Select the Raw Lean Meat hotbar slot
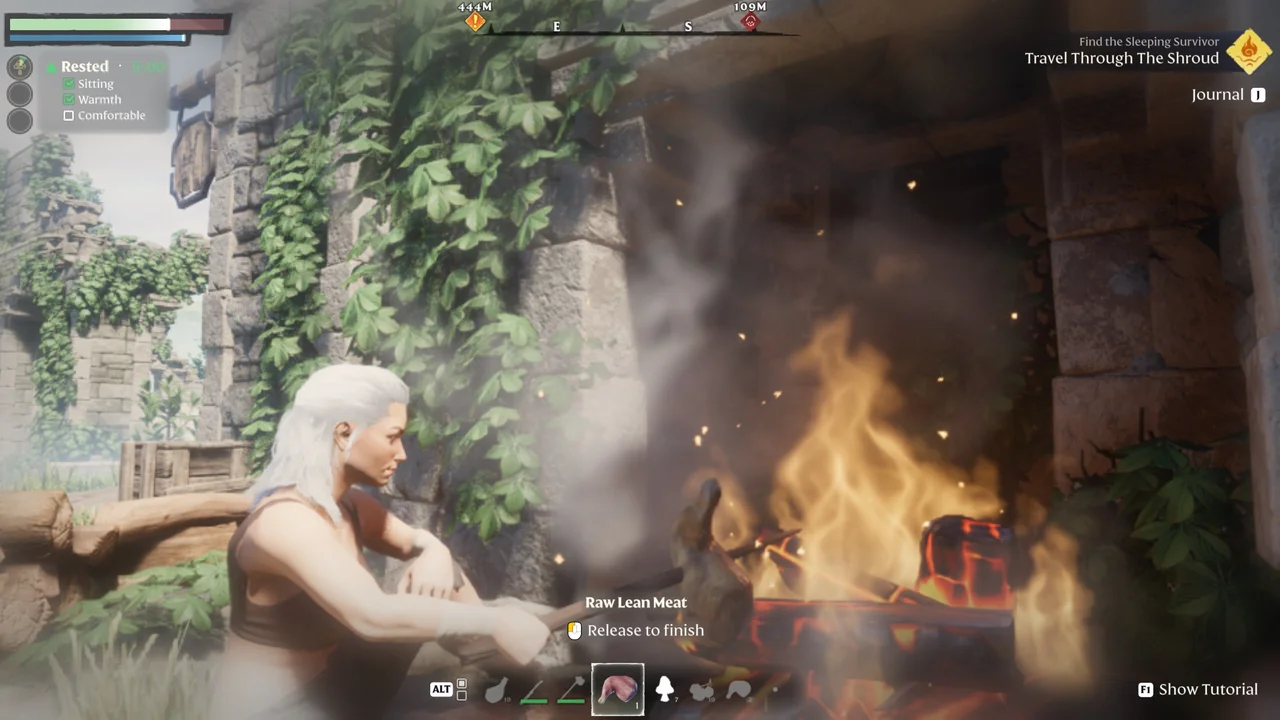The height and width of the screenshot is (720, 1280). 617,689
